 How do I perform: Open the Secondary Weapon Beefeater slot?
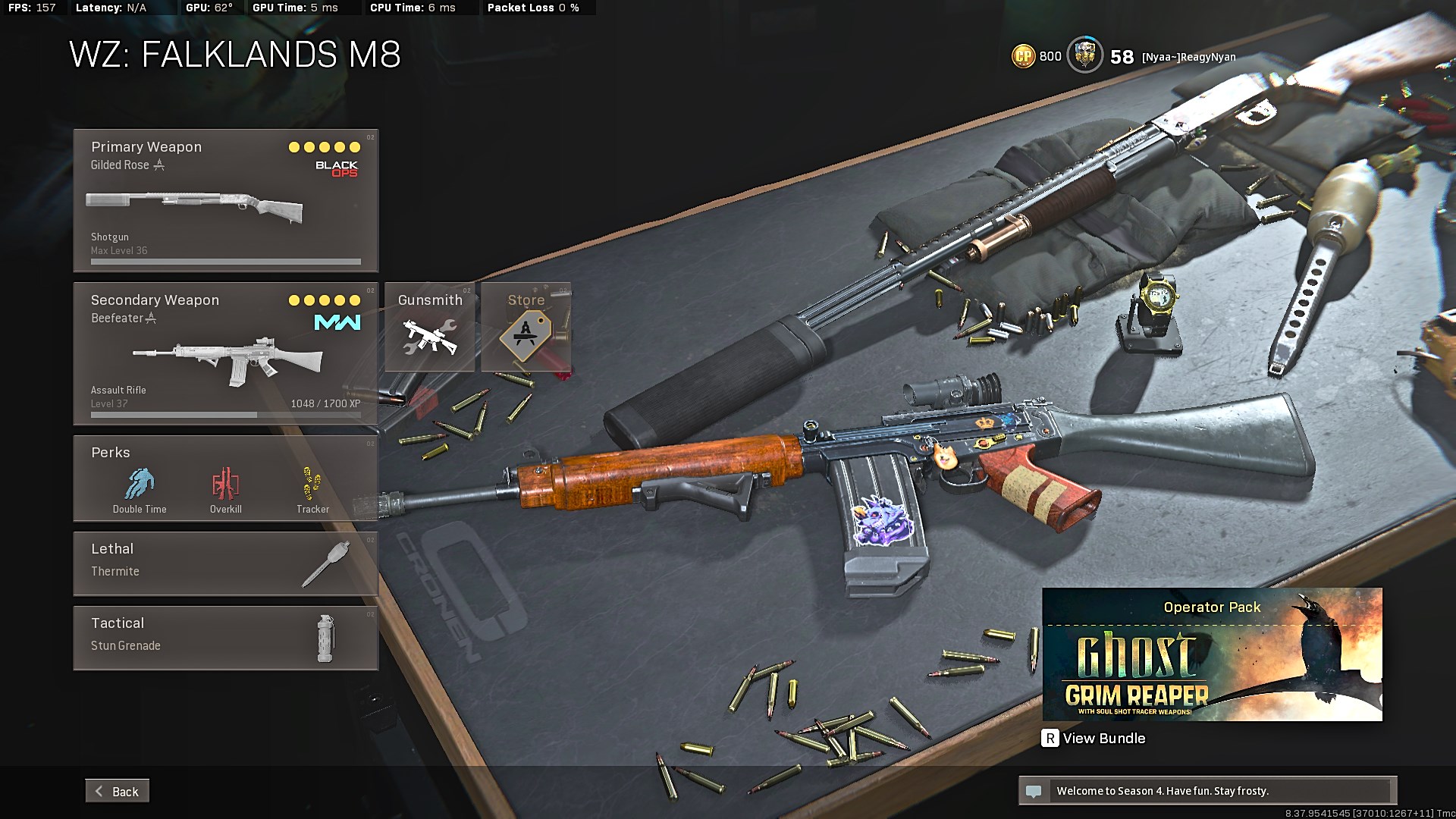[x=225, y=353]
